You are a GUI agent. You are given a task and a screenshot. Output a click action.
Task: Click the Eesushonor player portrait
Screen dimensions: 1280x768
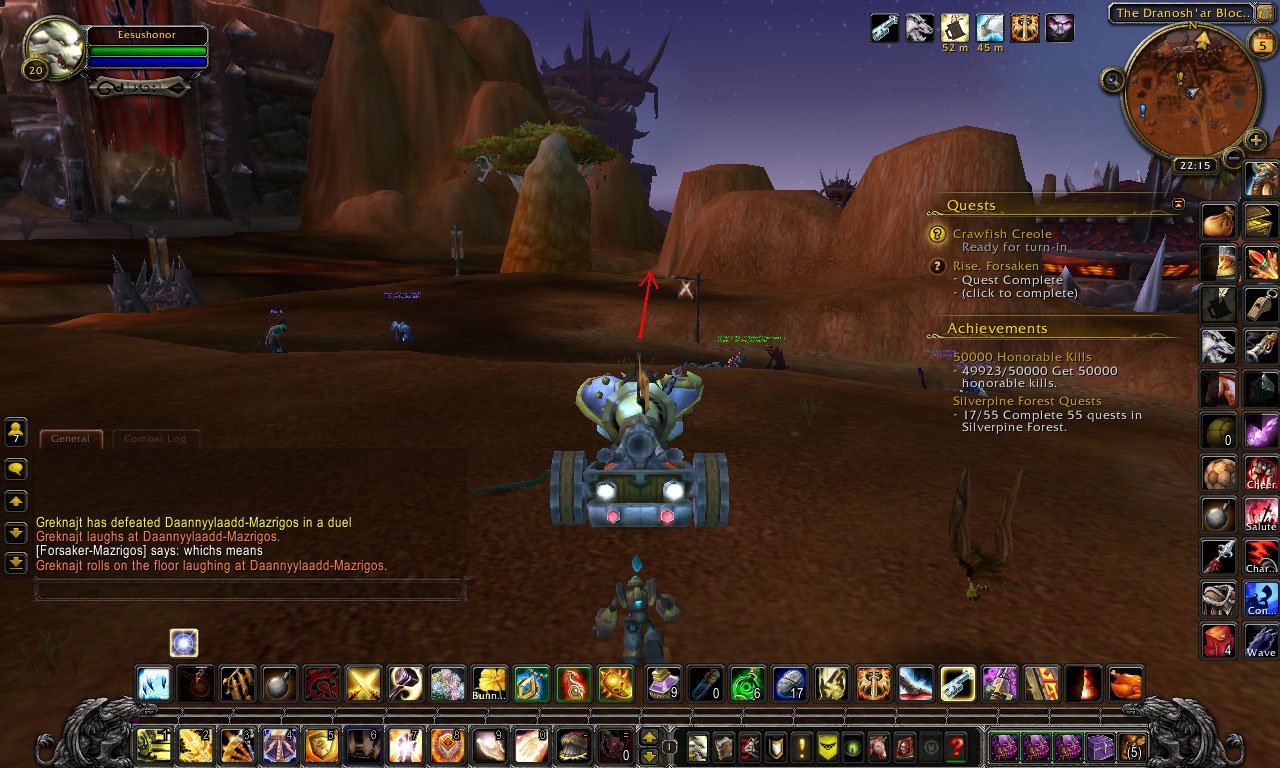point(55,49)
